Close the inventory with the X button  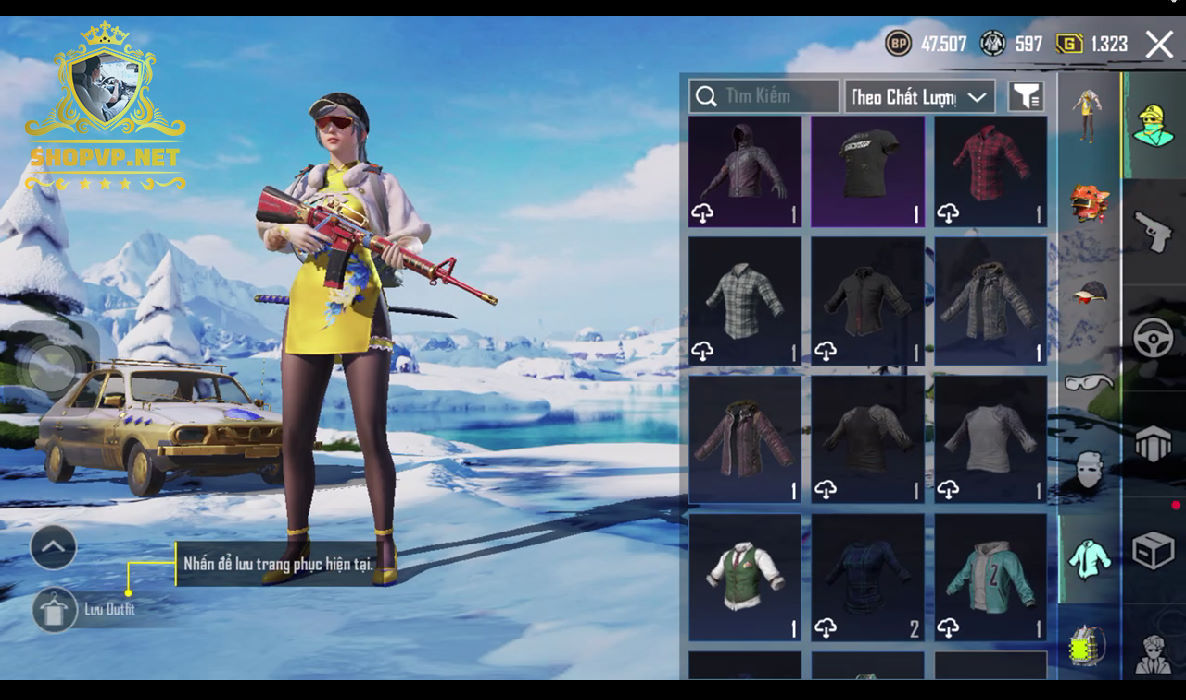(1159, 44)
